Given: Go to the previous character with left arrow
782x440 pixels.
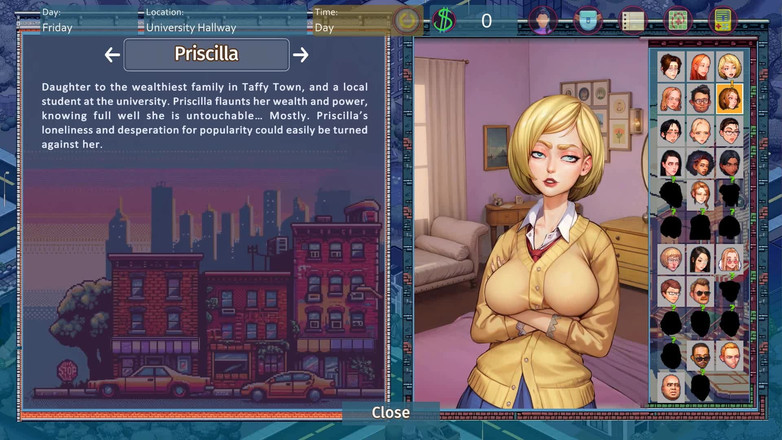Looking at the screenshot, I should tap(112, 55).
